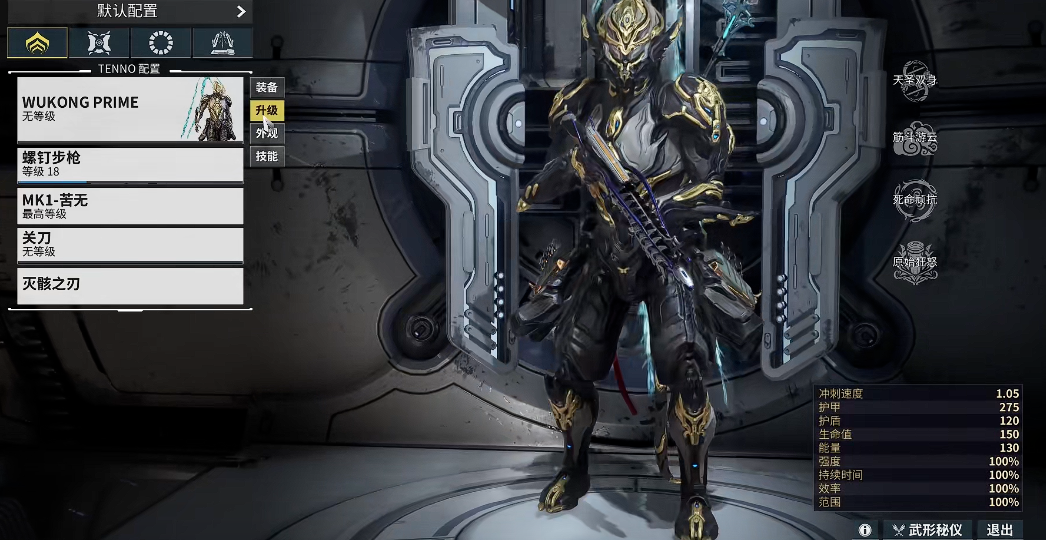Image resolution: width=1046 pixels, height=540 pixels.
Task: Open the 外观 appearance menu
Action: pos(266,134)
